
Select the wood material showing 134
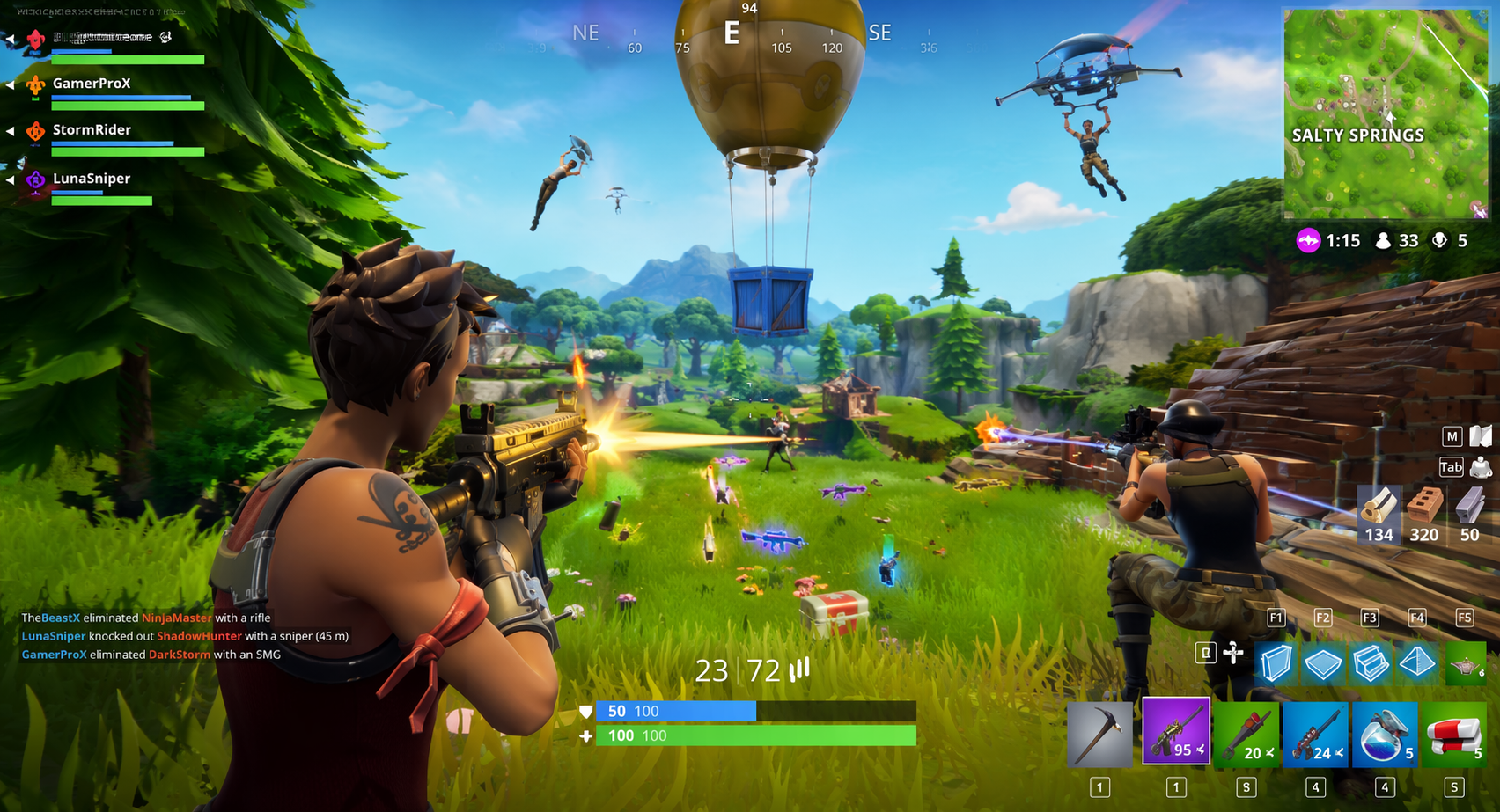tap(1379, 515)
